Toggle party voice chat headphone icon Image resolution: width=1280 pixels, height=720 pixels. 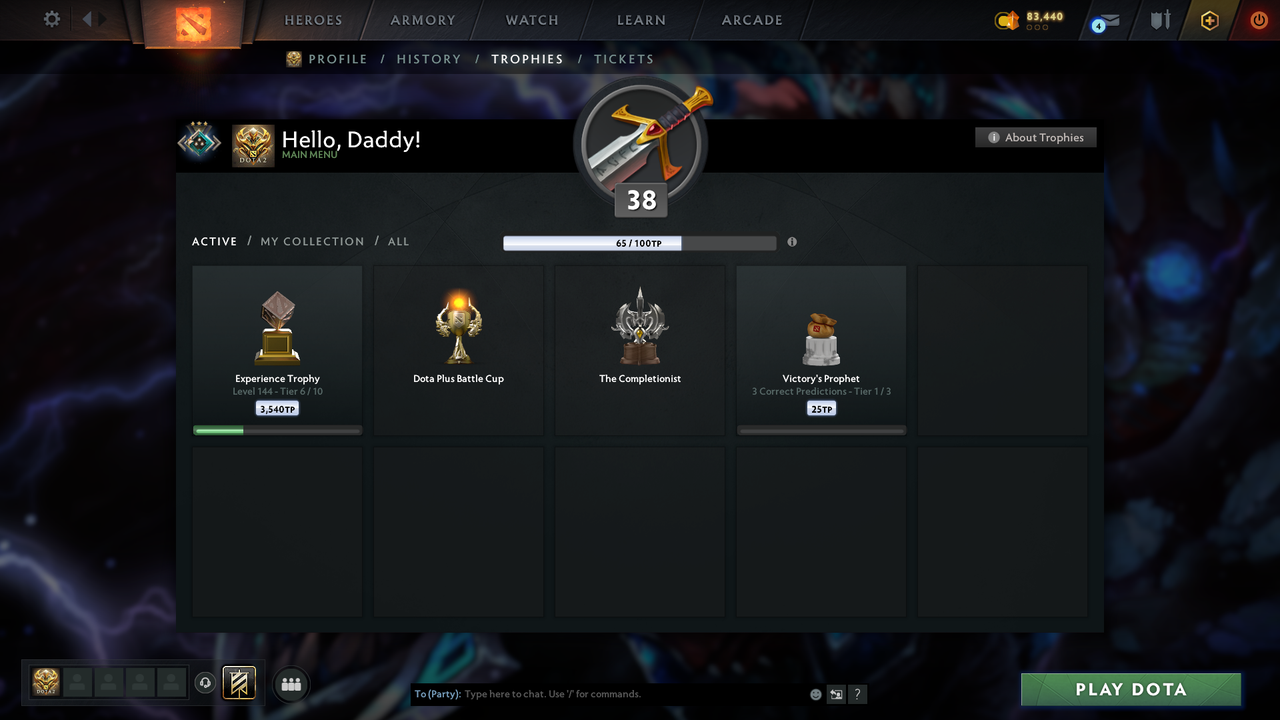click(207, 683)
